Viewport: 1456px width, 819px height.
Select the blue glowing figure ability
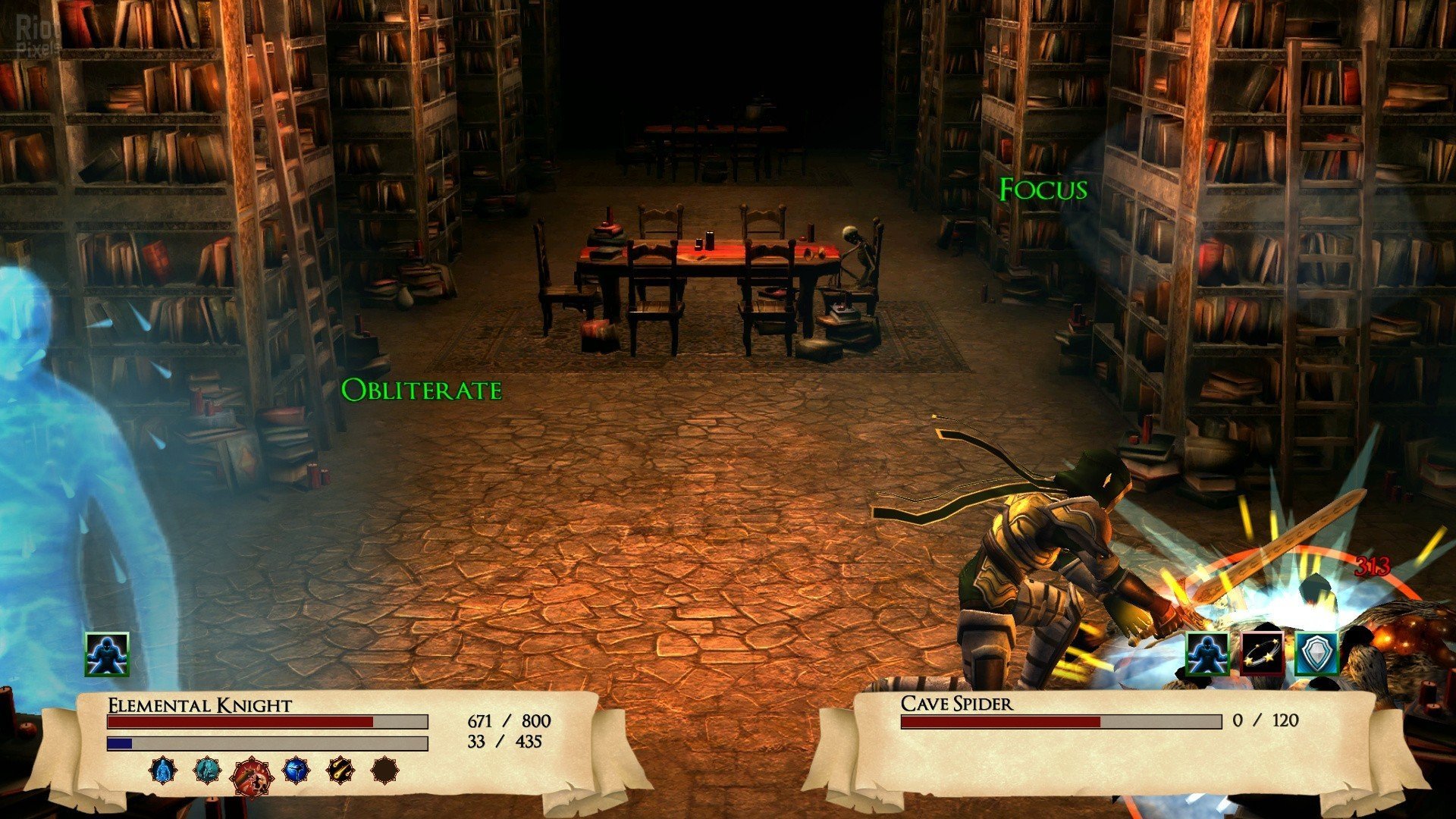pos(163,770)
